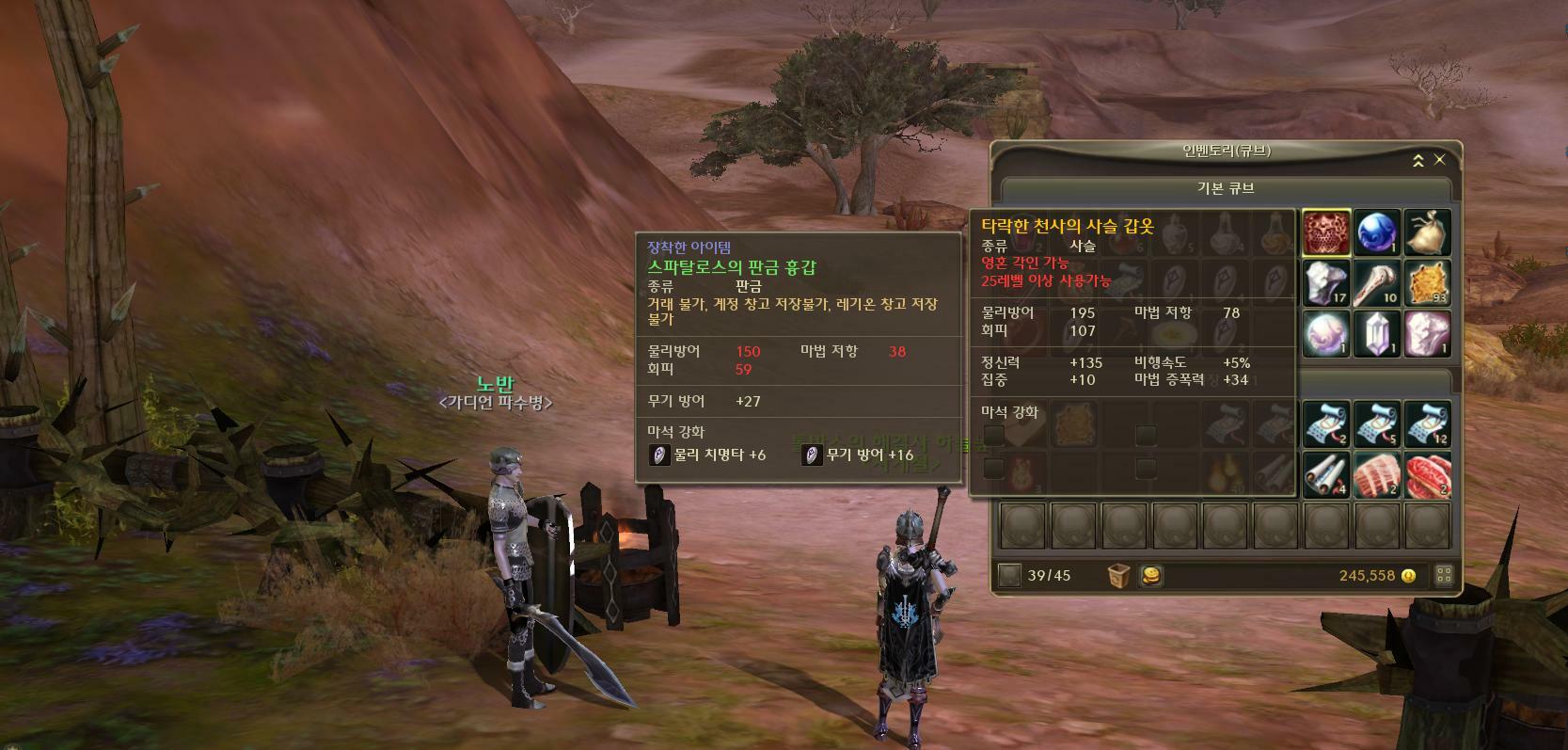Click the scroll item with quantity 12
This screenshot has height=750, width=1568.
point(1427,423)
